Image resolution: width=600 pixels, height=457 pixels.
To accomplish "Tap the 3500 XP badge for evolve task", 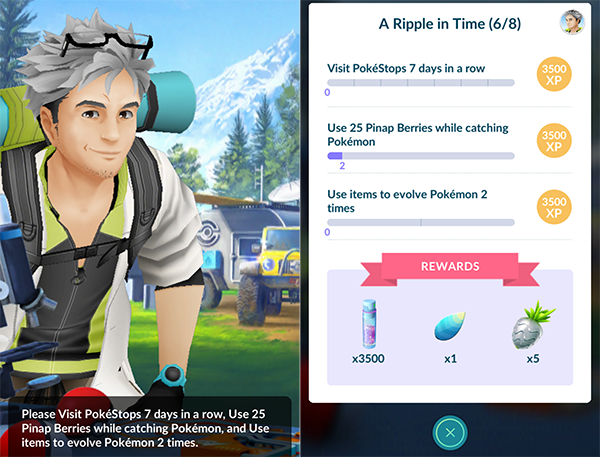I will 556,207.
